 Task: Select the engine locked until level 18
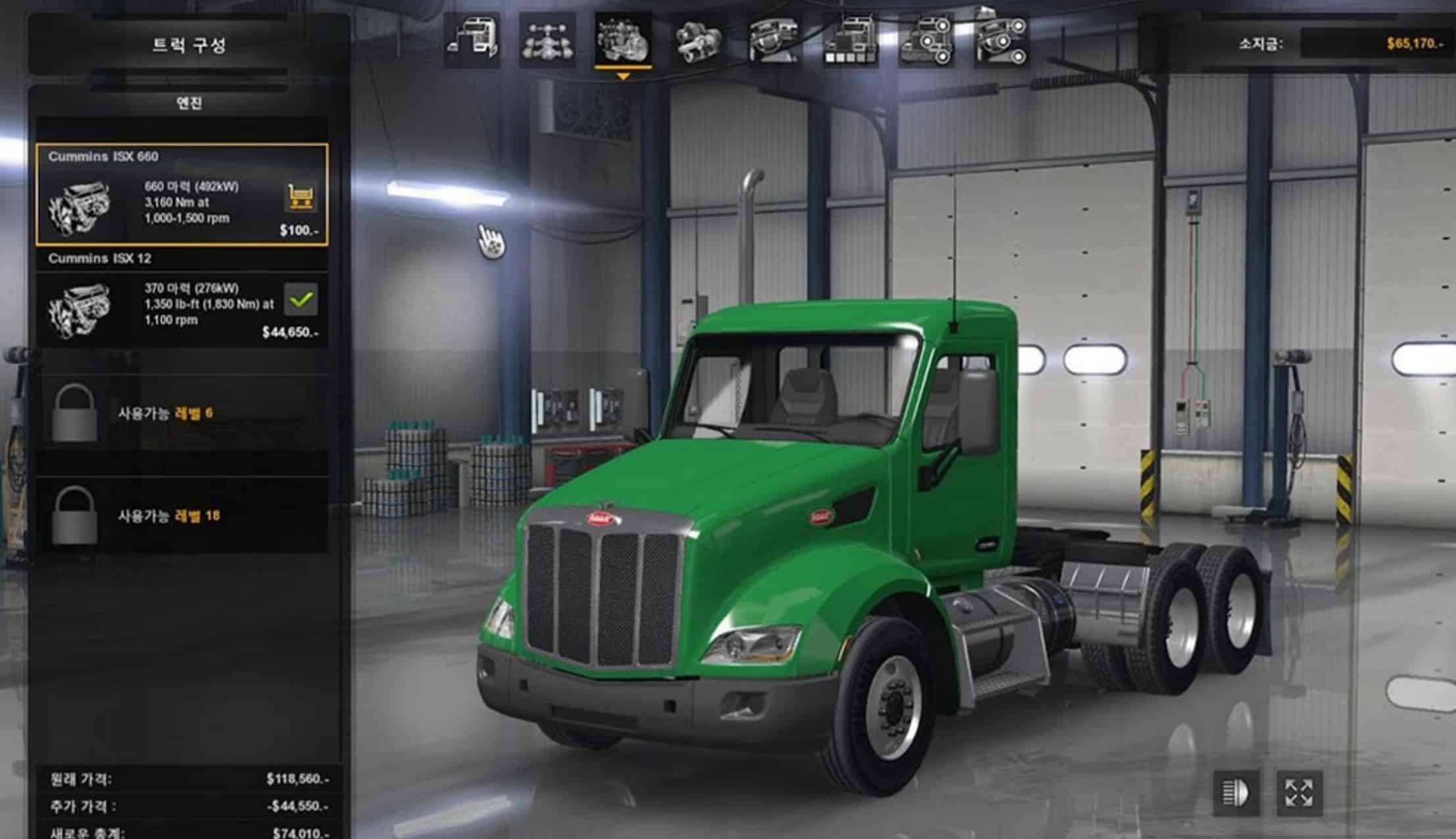(181, 516)
